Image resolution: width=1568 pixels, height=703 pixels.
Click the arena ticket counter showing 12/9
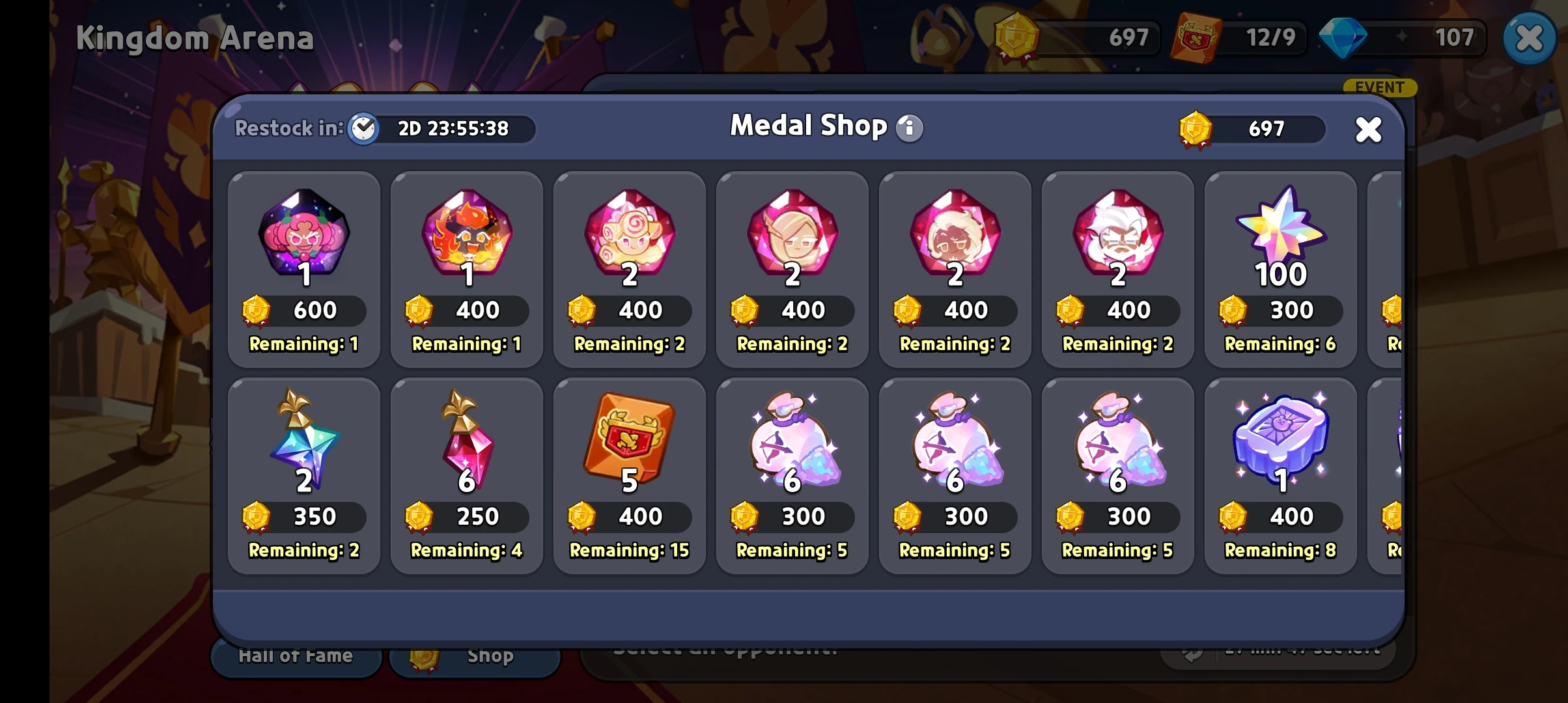click(1237, 37)
